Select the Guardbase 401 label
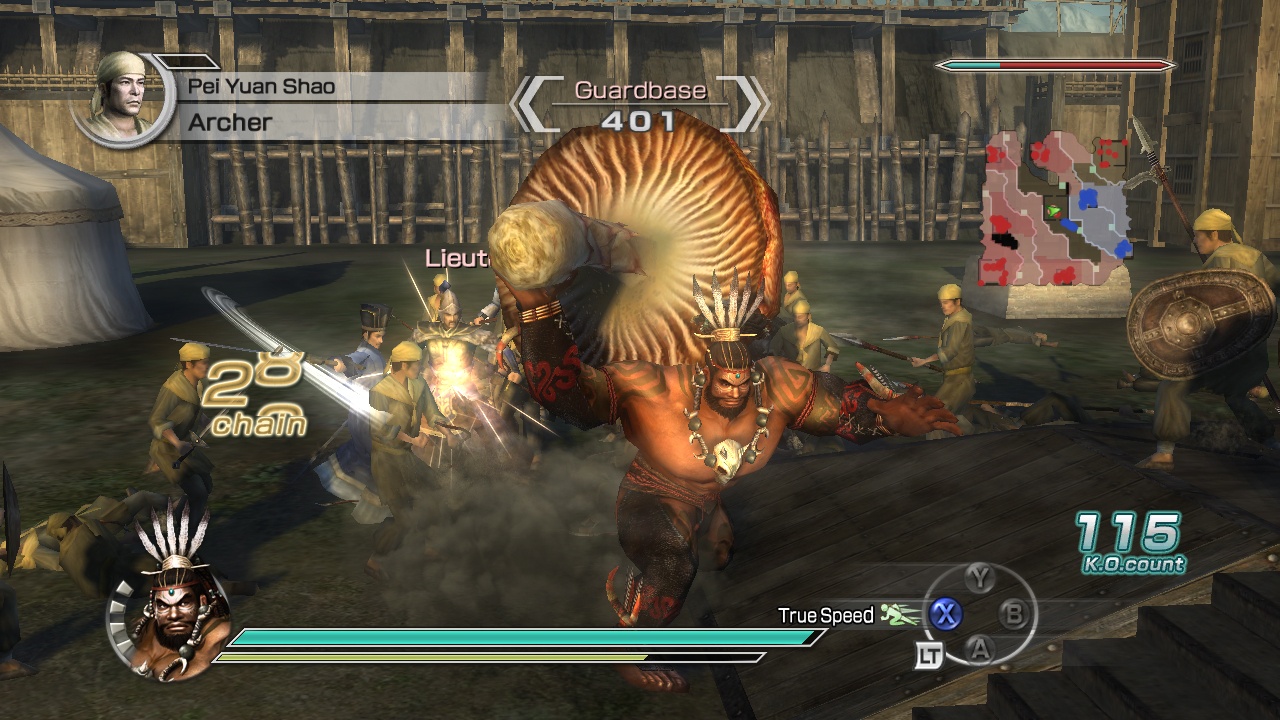1280x720 pixels. (x=640, y=105)
